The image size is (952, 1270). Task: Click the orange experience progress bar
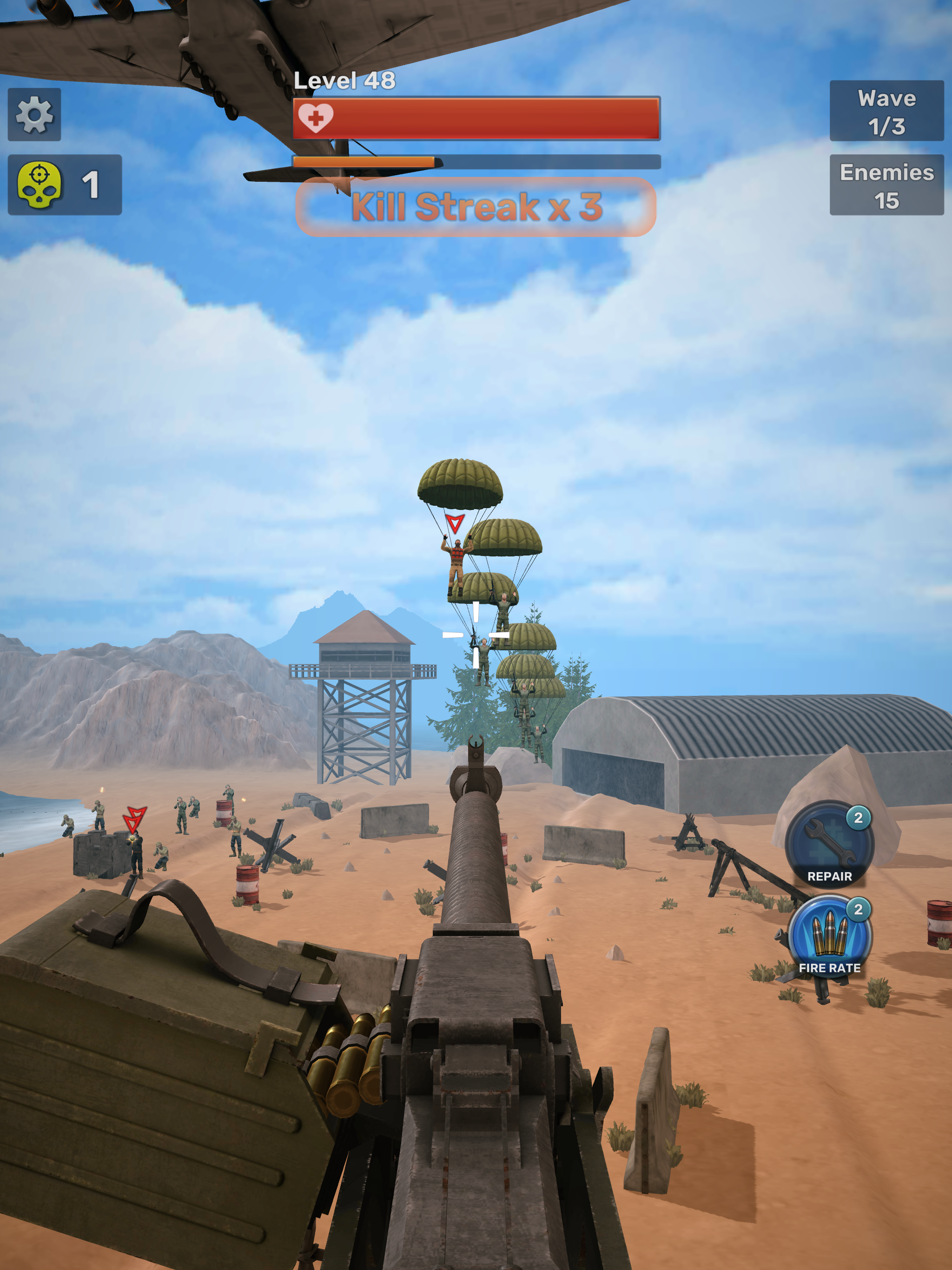tap(366, 162)
